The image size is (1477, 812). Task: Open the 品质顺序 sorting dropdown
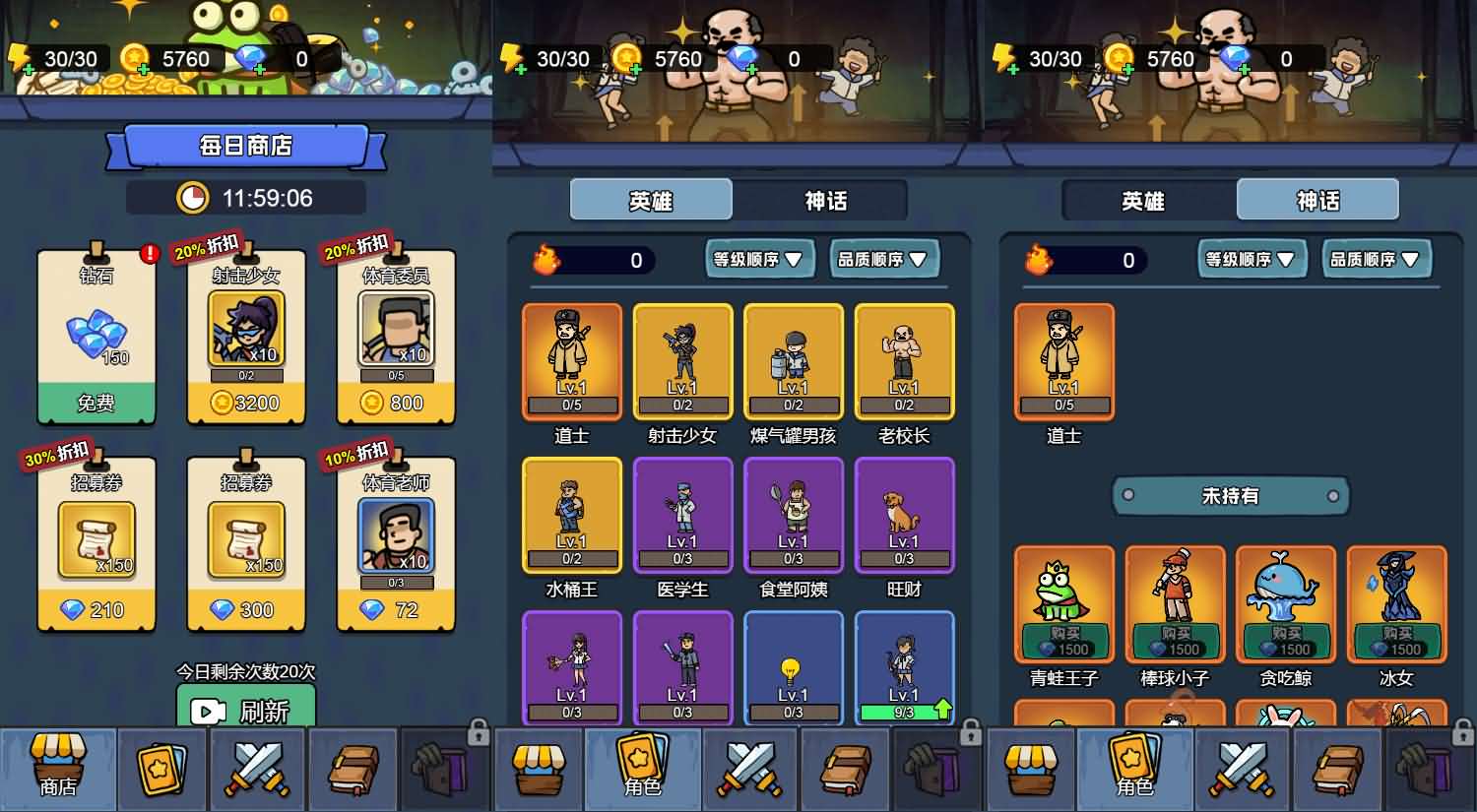(x=883, y=259)
